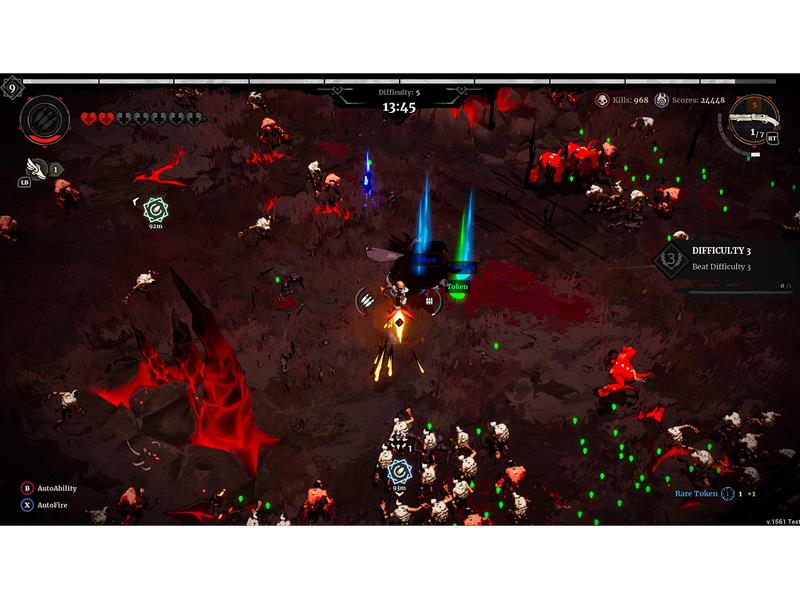This screenshot has width=800, height=600.
Task: Select the objective marker showing 91m
Action: [399, 469]
